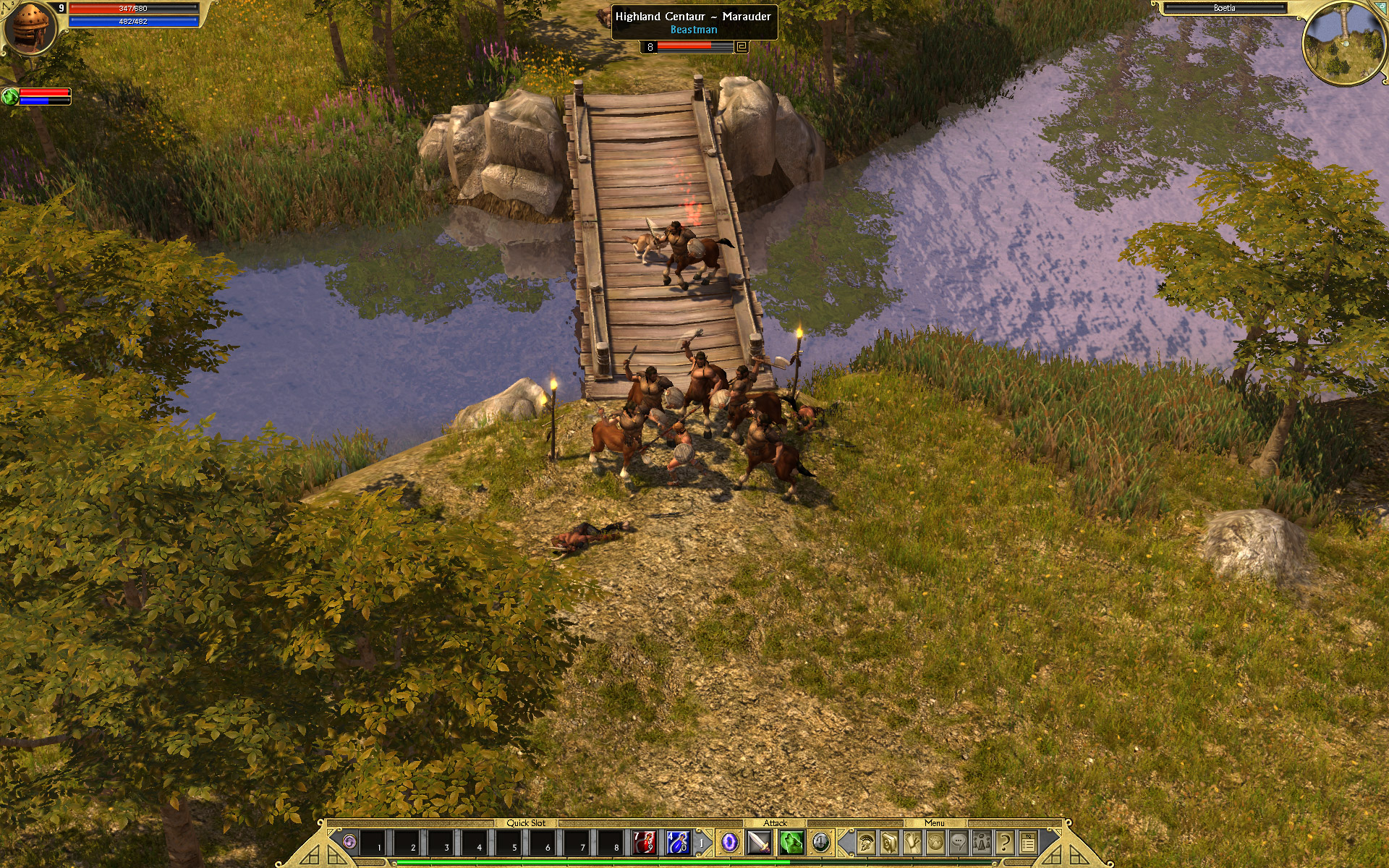Swap quick slot set with purple arrows button

tap(350, 842)
